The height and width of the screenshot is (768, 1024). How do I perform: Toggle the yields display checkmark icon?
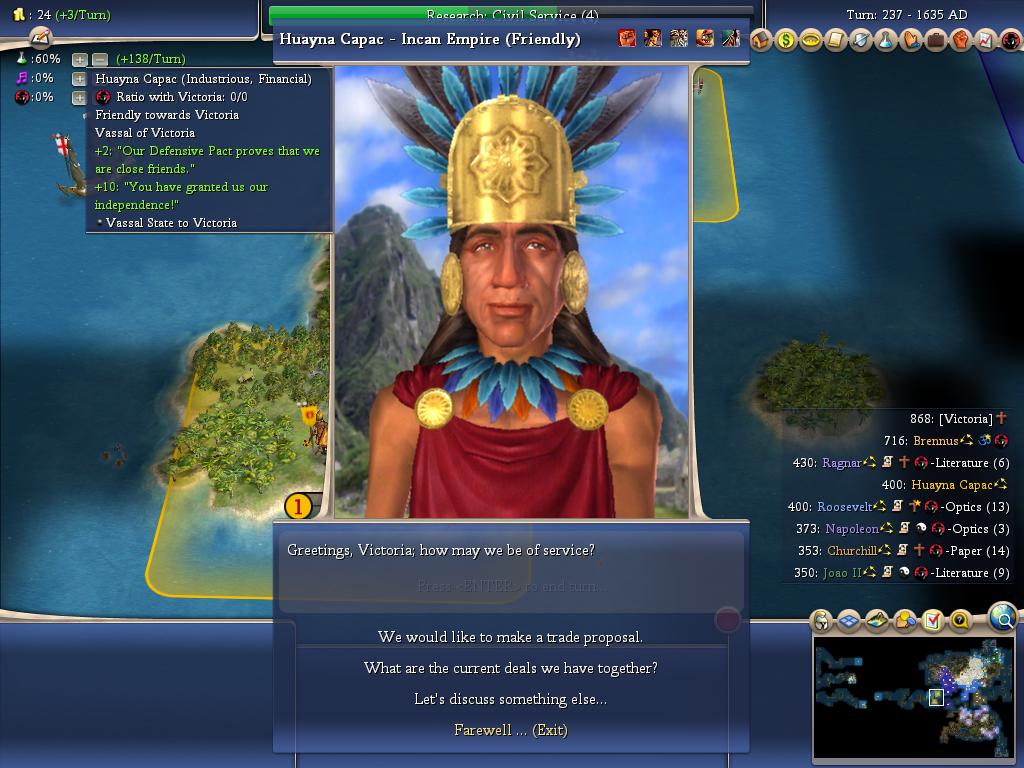coord(932,621)
